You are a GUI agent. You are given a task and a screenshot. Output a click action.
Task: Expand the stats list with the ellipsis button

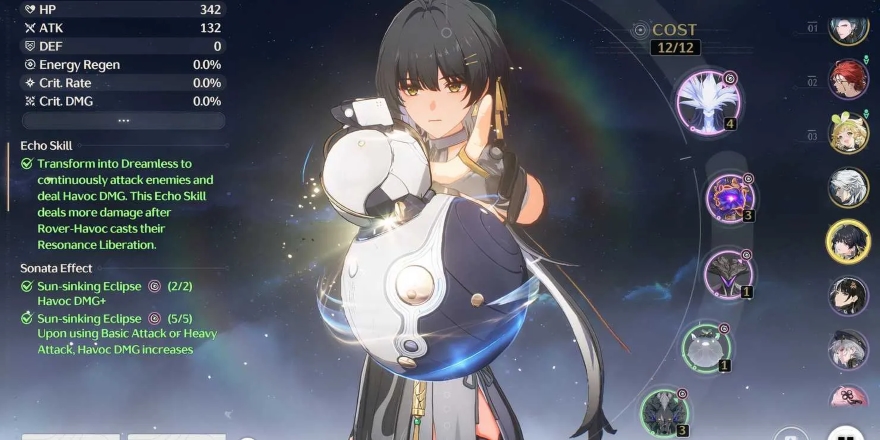[x=123, y=120]
